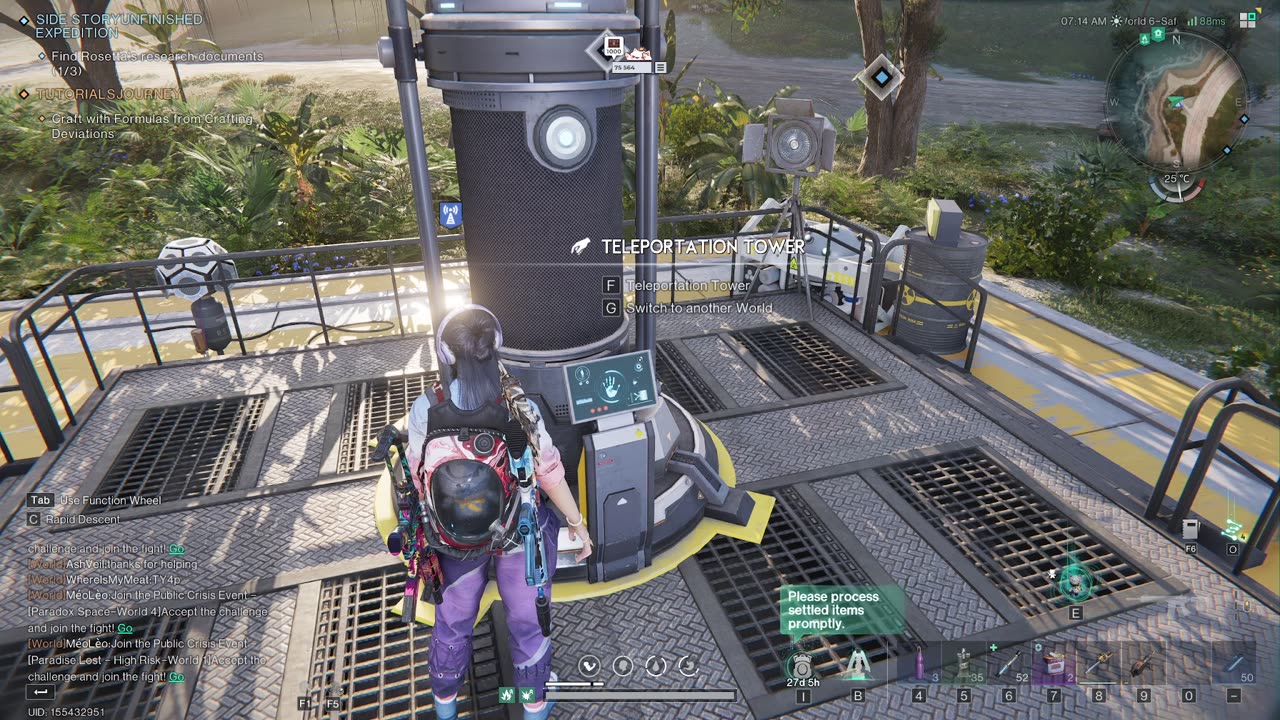Screen dimensions: 1280x720
Task: Open the chat input enter button
Action: click(x=41, y=692)
